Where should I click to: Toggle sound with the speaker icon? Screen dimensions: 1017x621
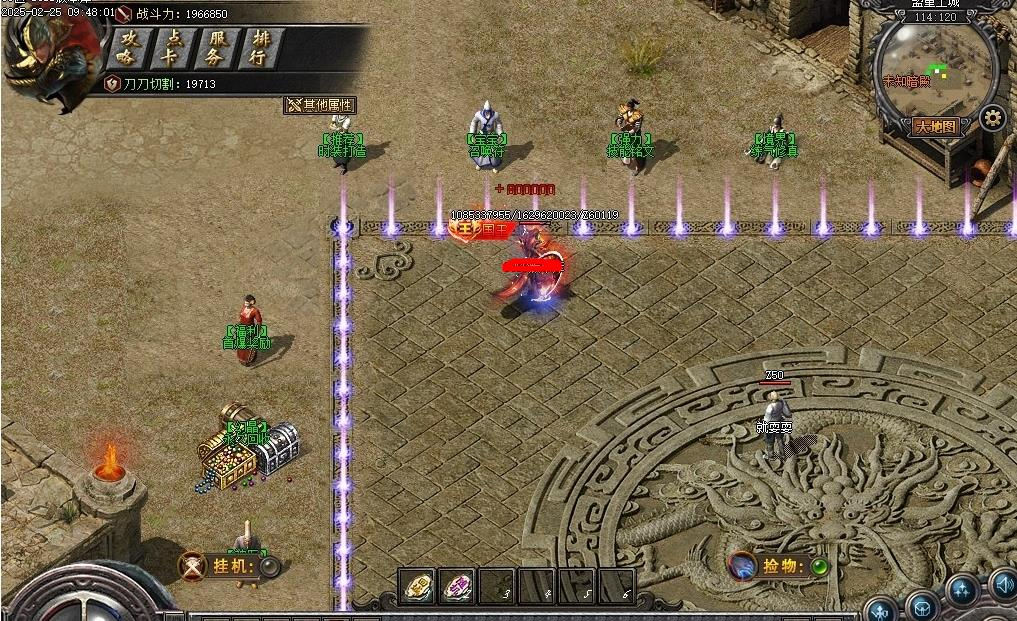pos(1003,584)
